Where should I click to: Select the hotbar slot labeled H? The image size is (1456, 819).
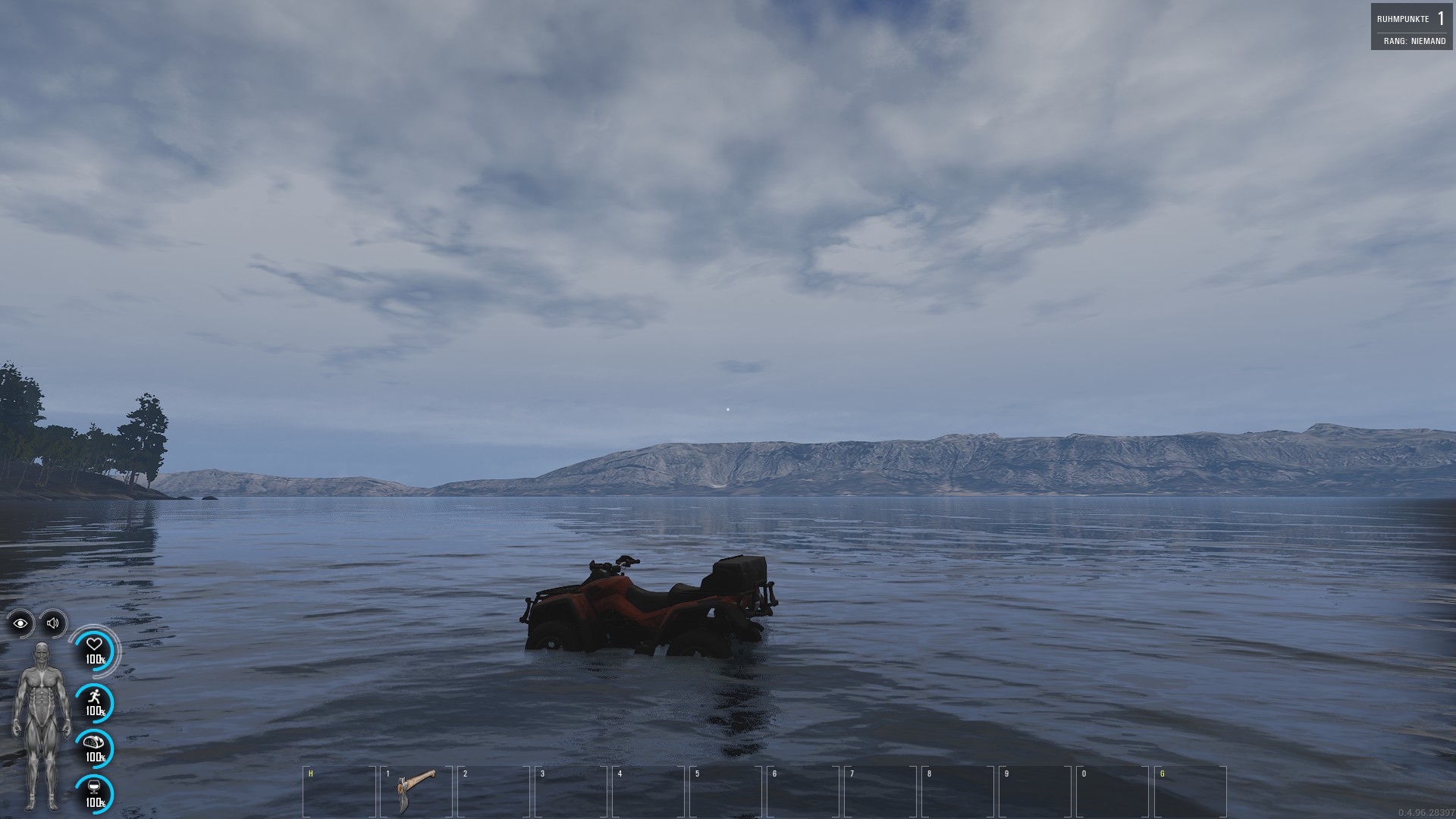click(338, 791)
